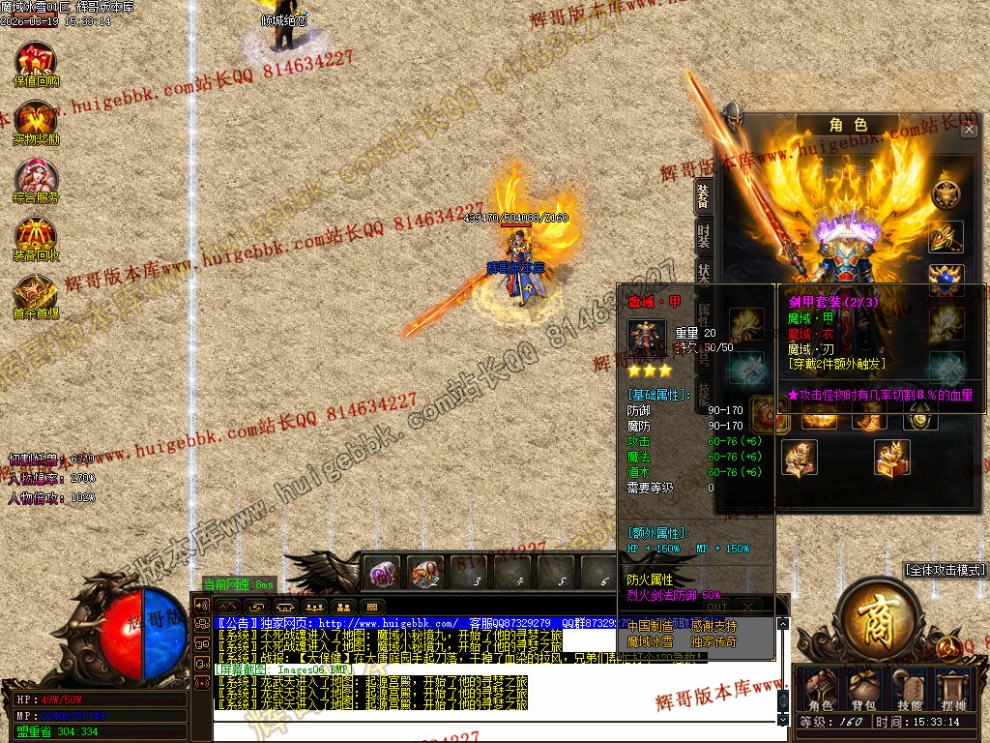990x743 pixels.
Task: Open the 保值回购 gift box icon
Action: (x=36, y=61)
